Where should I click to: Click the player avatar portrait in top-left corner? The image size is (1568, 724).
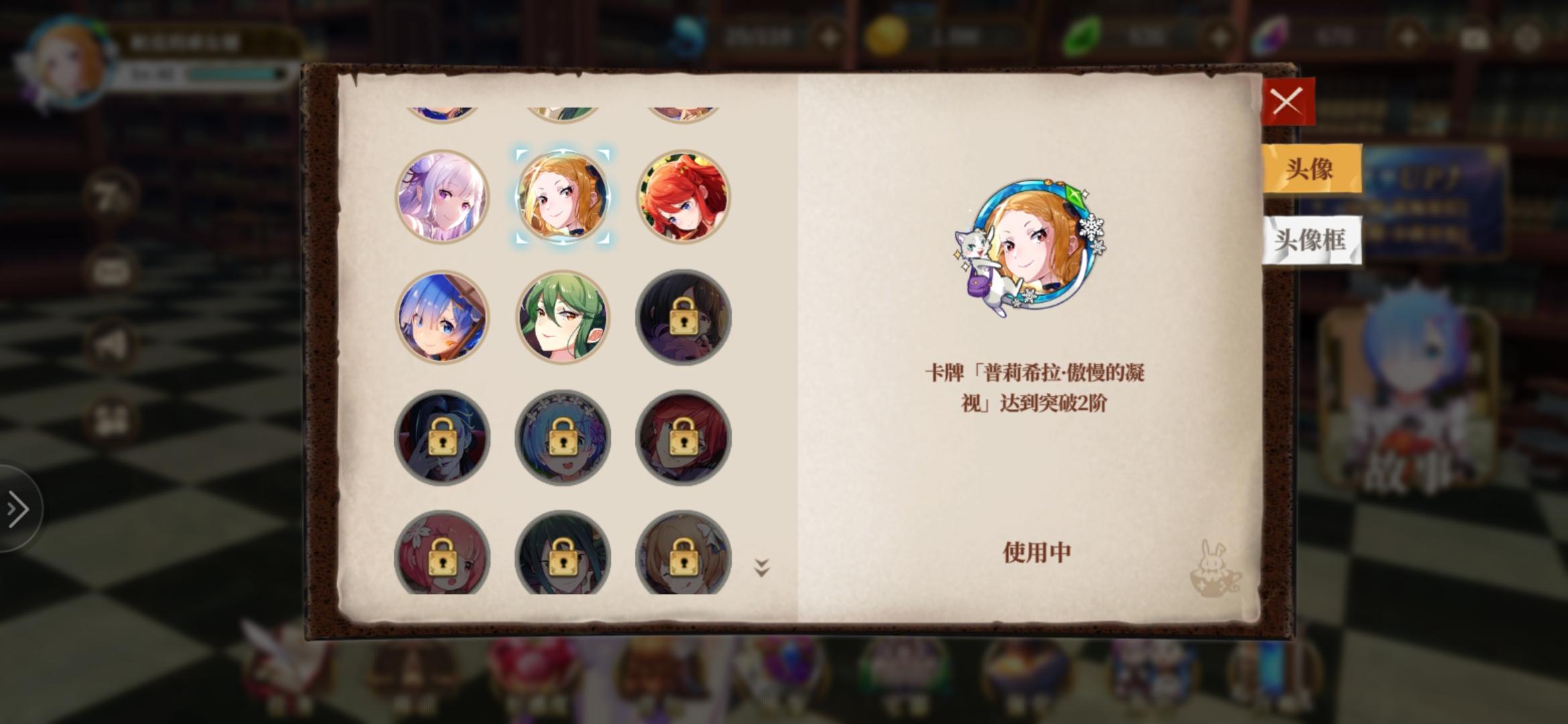click(x=67, y=54)
